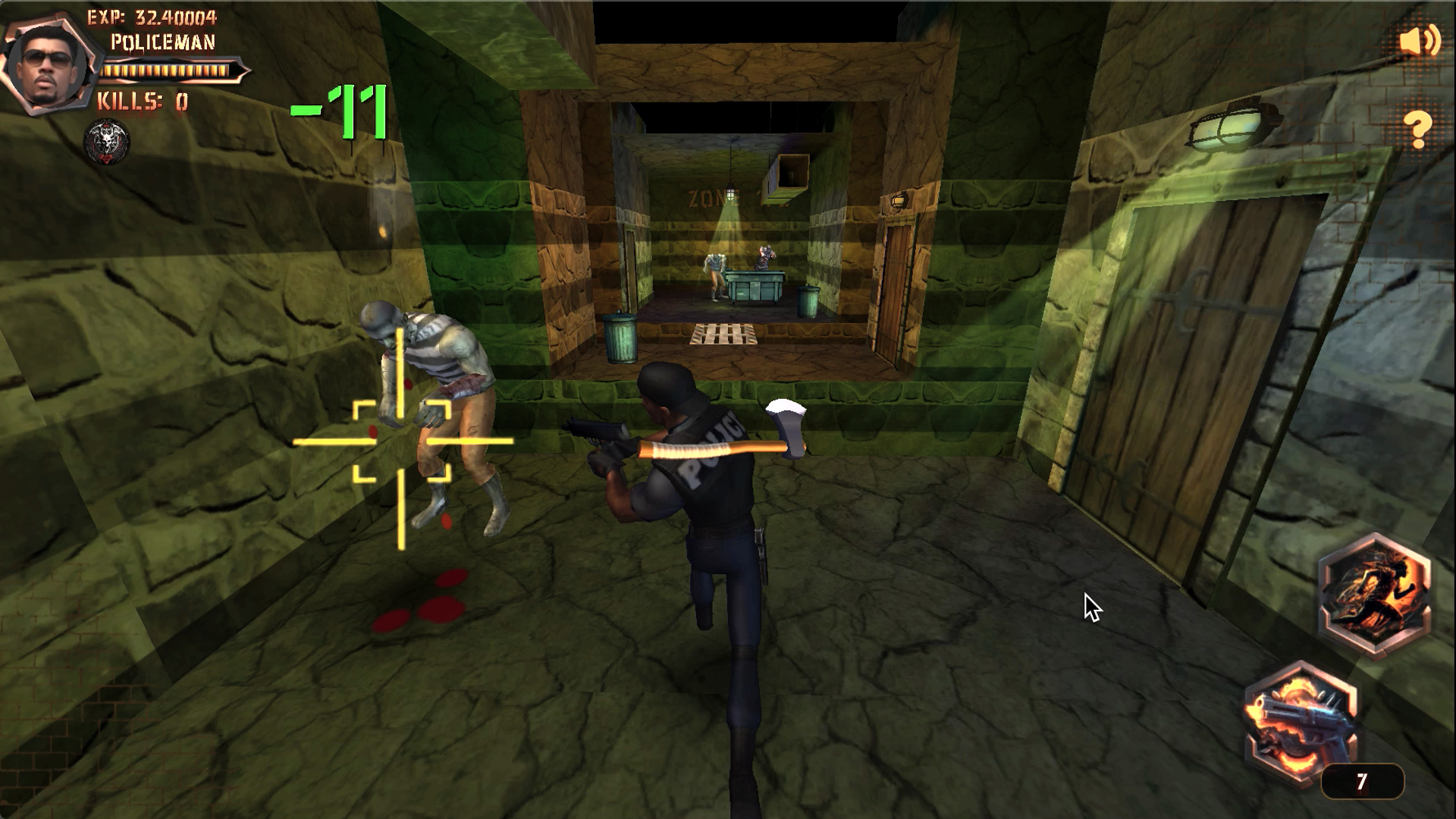1456x819 pixels.
Task: Click the experience progress bar
Action: pos(171,71)
